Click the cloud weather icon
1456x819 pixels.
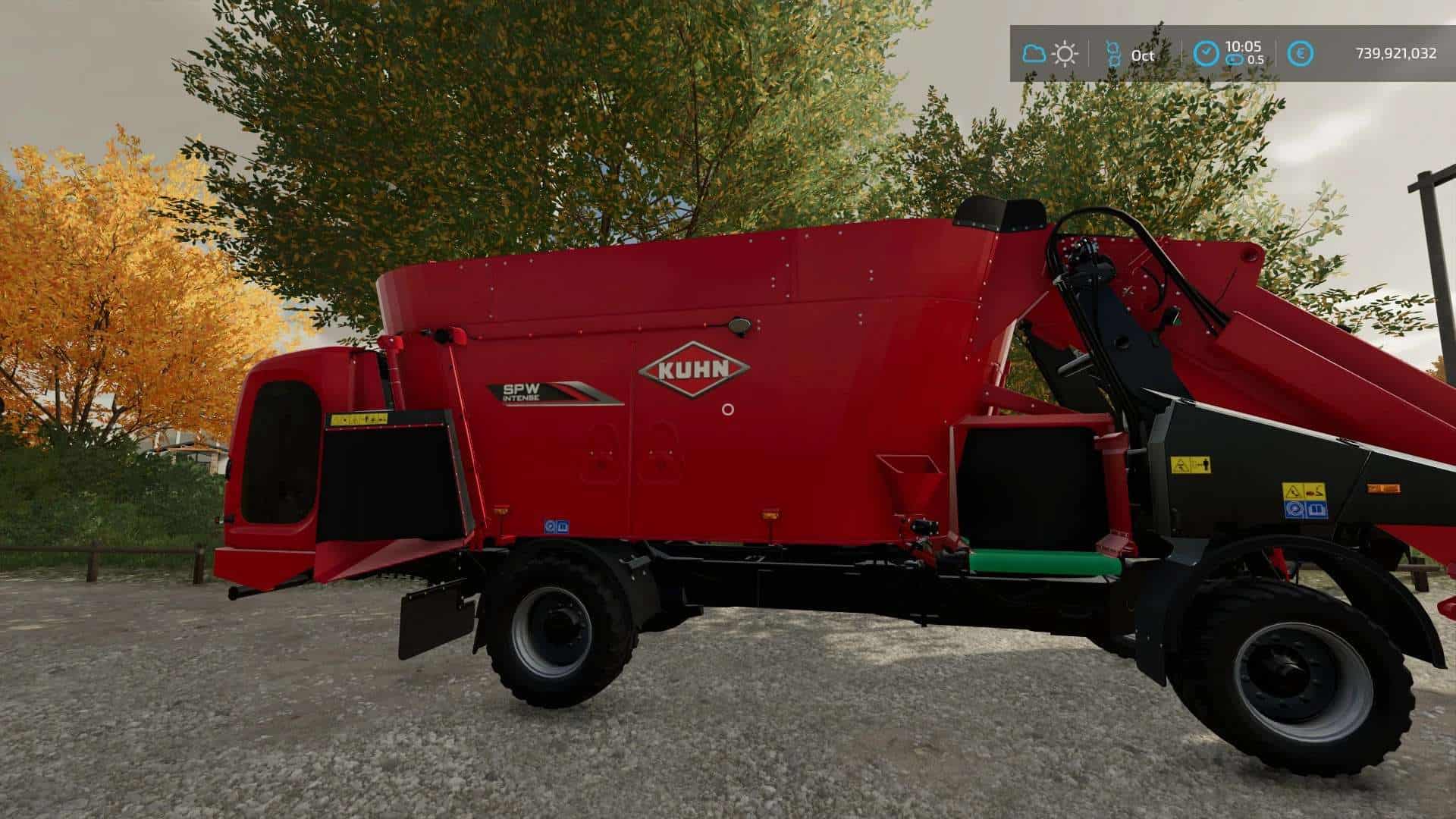point(1034,52)
